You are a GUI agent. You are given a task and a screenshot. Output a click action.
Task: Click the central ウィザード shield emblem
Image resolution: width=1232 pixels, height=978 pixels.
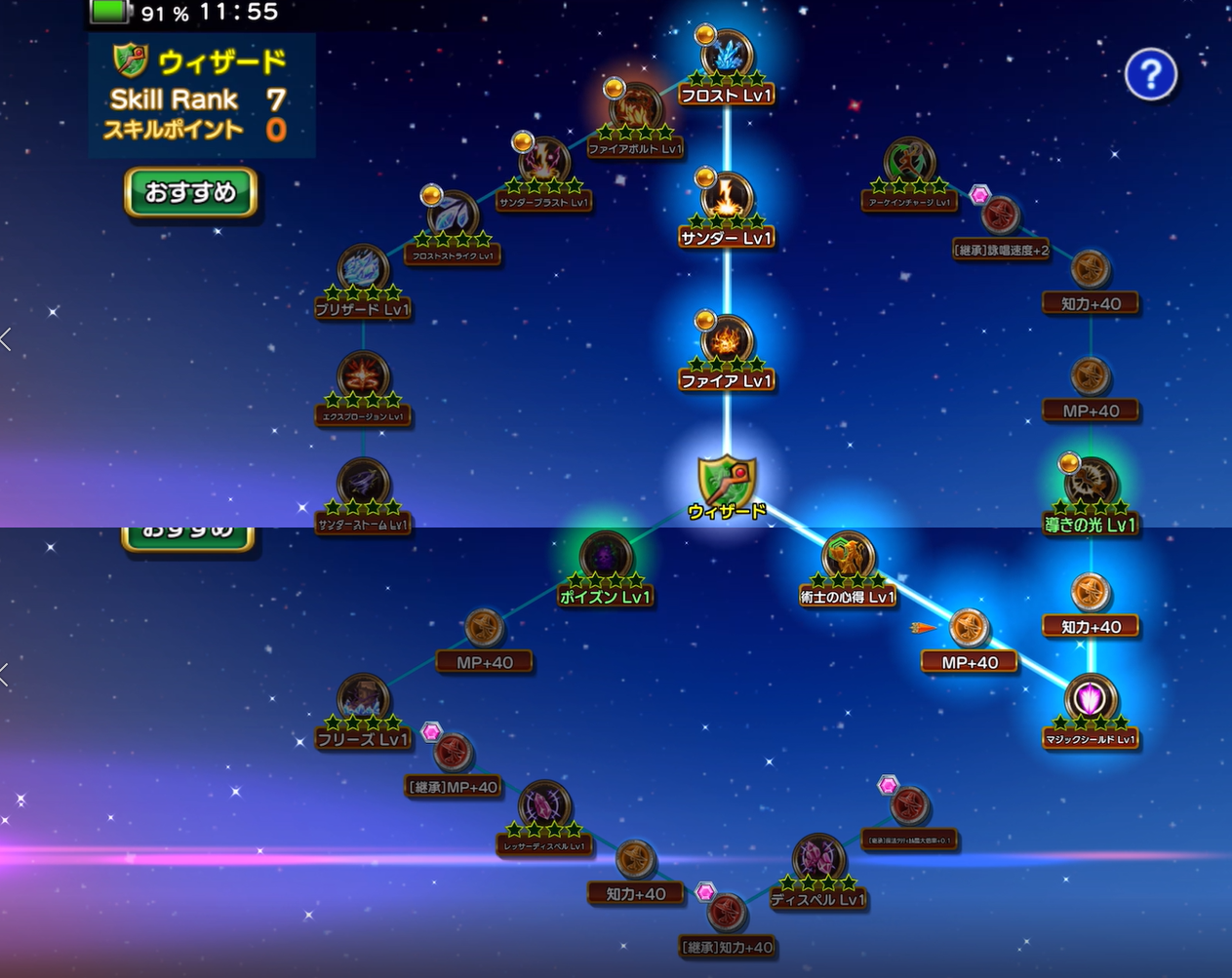point(727,482)
